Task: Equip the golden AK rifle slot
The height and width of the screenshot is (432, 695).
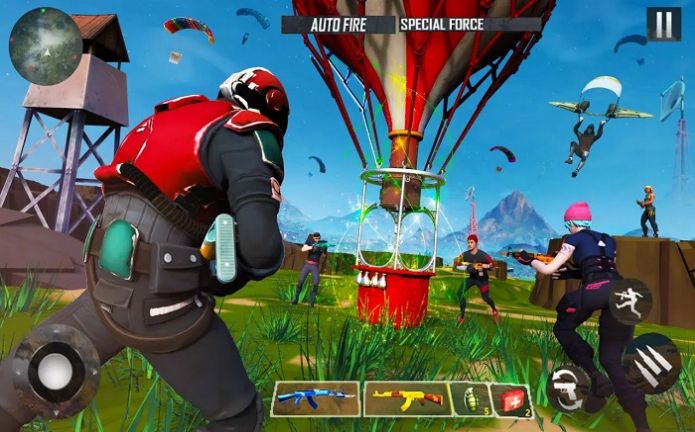Action: tap(407, 399)
